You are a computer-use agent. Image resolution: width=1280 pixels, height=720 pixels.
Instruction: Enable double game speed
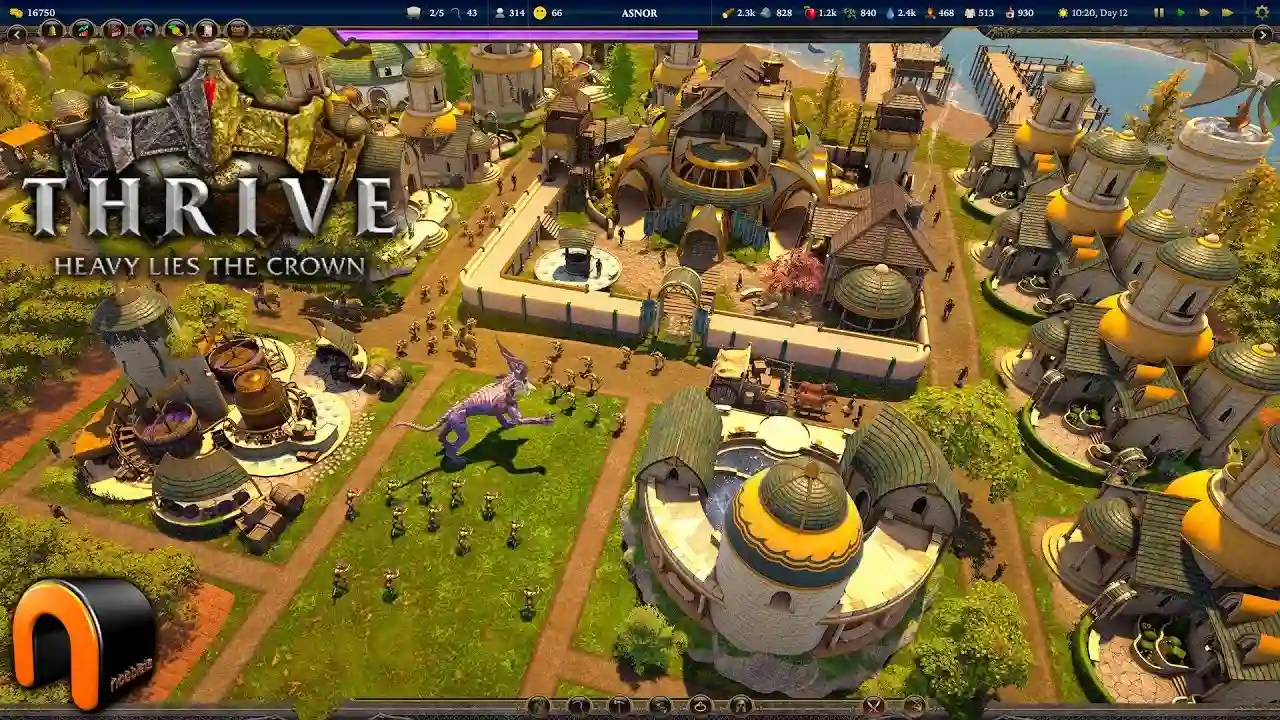pos(1203,13)
